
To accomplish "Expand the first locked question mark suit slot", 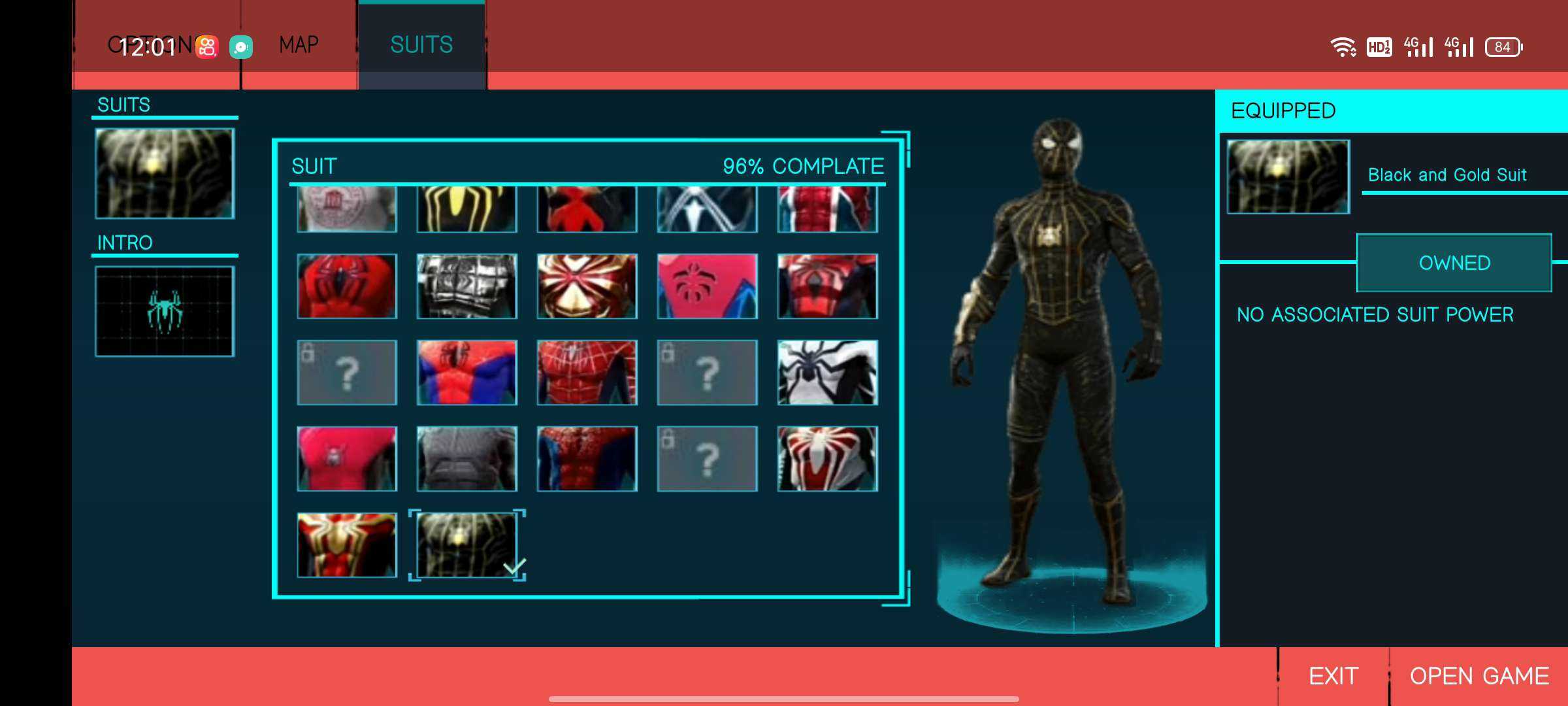I will (x=345, y=373).
